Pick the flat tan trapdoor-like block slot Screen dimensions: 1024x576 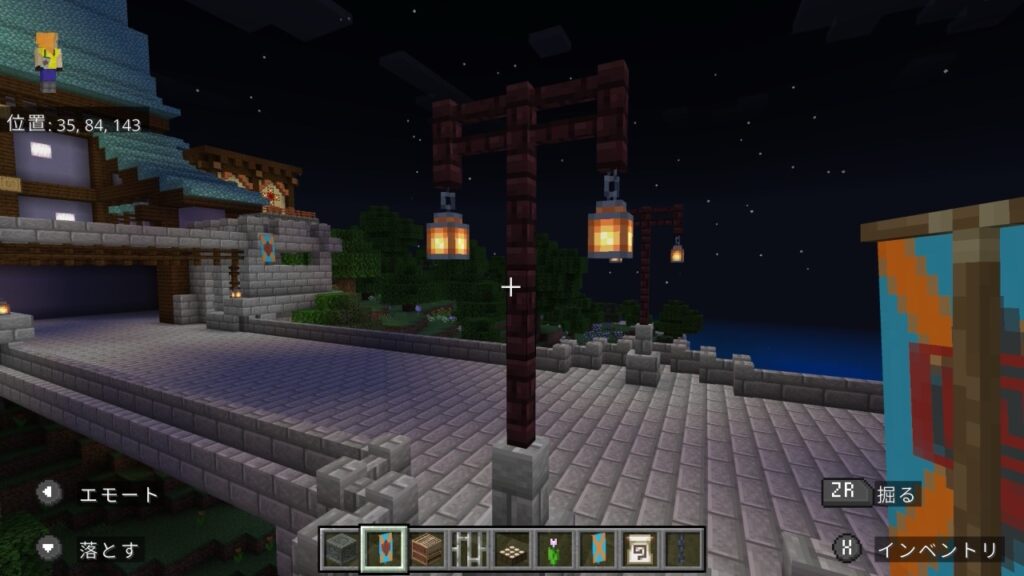[513, 549]
